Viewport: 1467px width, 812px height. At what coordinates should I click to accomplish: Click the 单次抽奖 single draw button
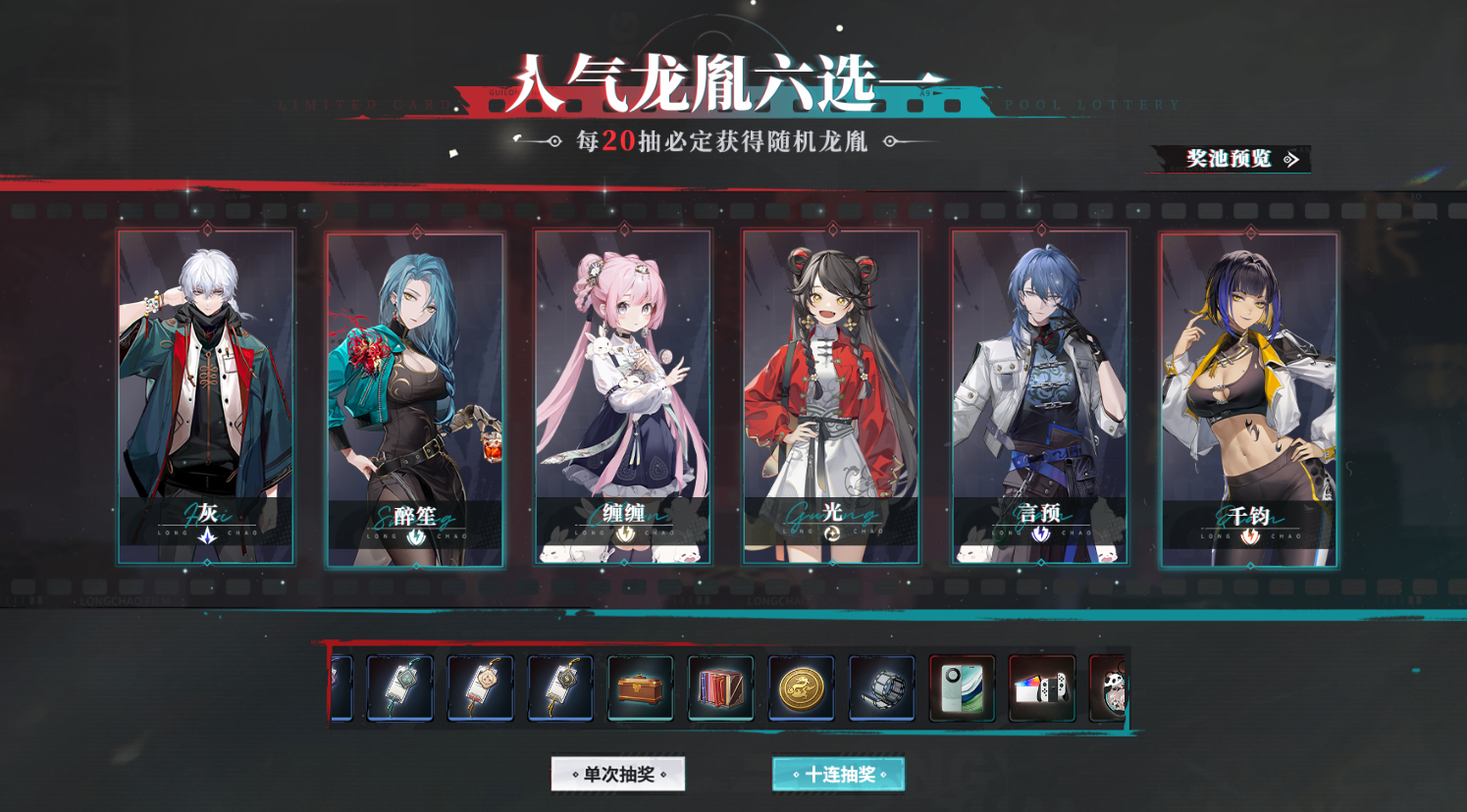pyautogui.click(x=618, y=774)
